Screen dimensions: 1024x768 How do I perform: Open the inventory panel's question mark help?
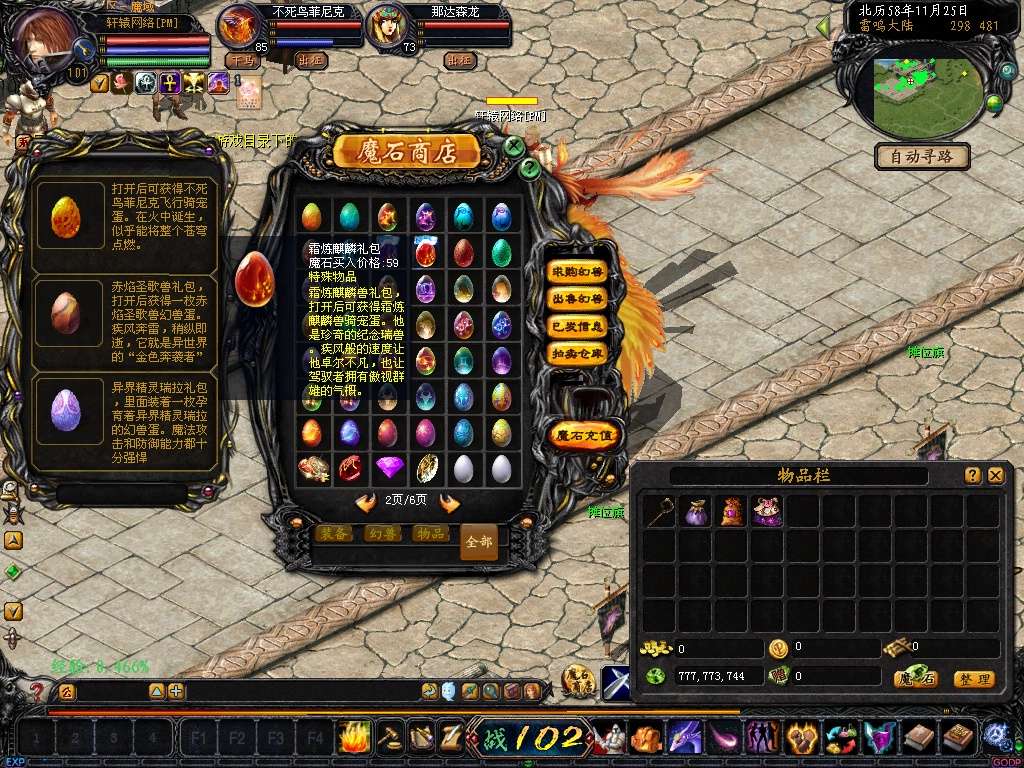pyautogui.click(x=973, y=476)
